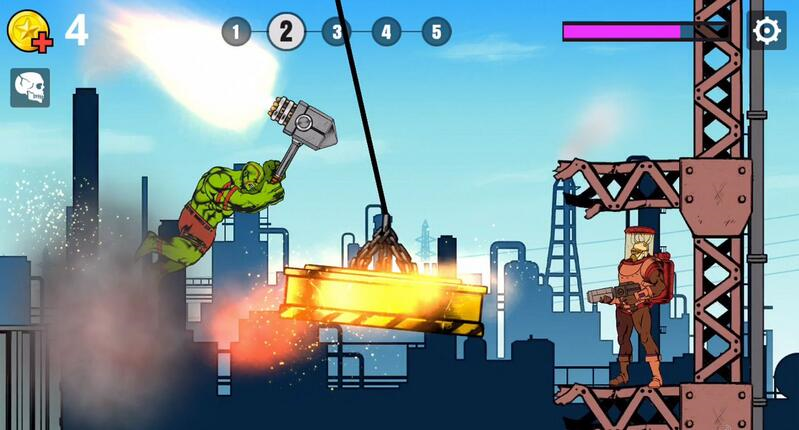Jump to stage 4 marker
Screen dimensions: 799x430
(x=386, y=32)
